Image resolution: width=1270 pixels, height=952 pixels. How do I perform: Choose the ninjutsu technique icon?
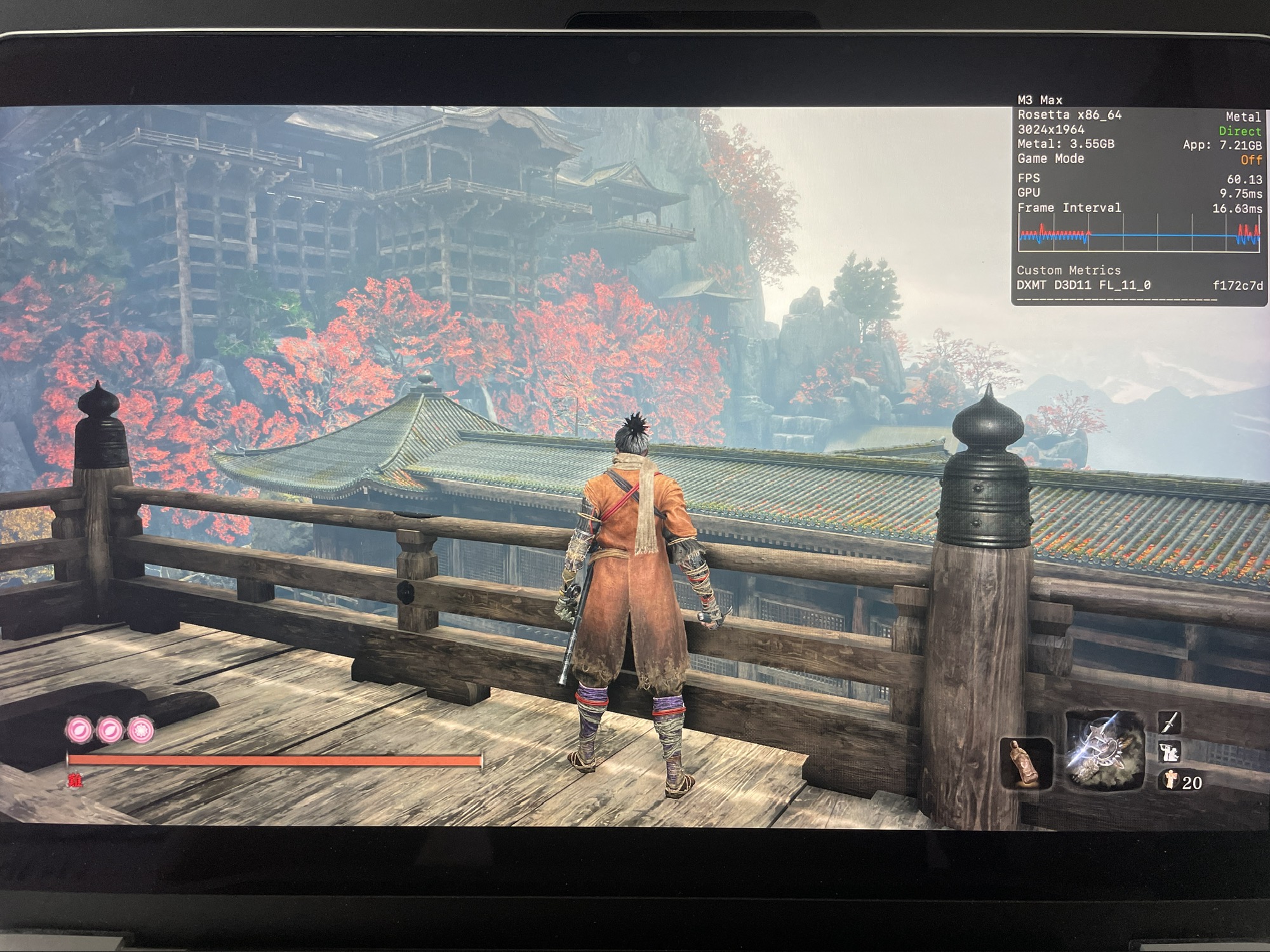pyautogui.click(x=1170, y=752)
